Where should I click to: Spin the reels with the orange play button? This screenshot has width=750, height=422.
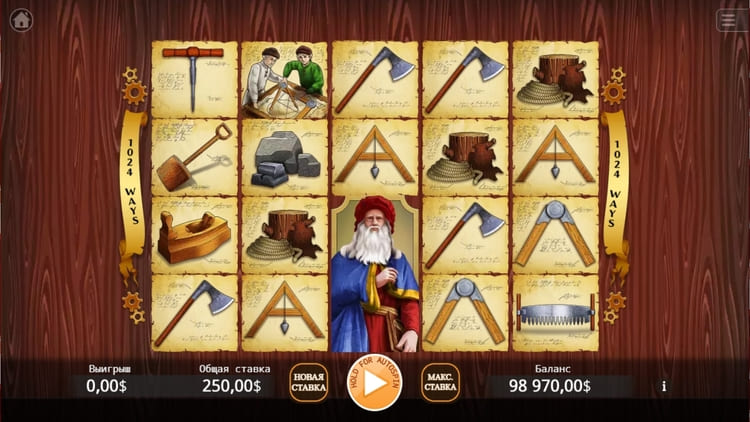click(374, 382)
